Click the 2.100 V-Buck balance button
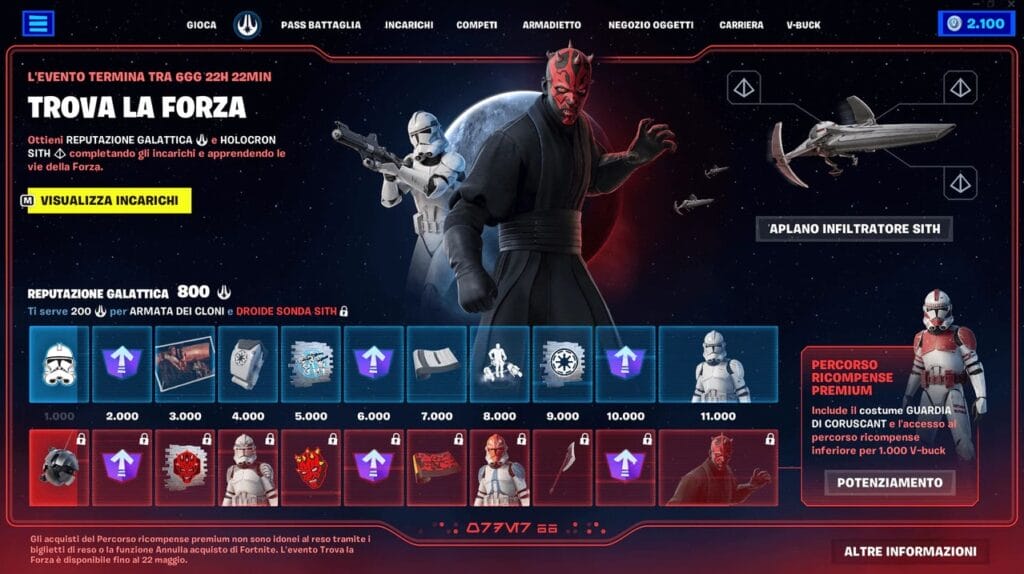This screenshot has height=574, width=1024. [976, 23]
